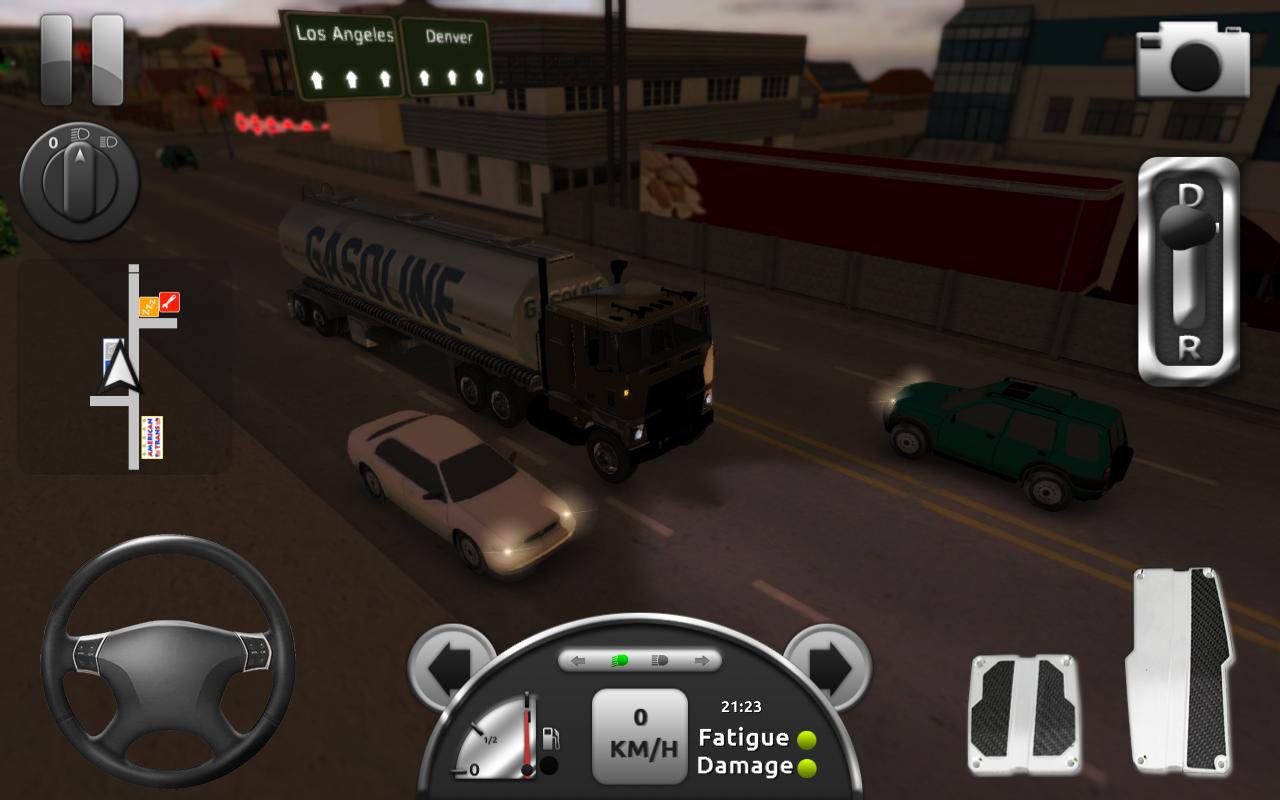Step on the accelerator pedal
The height and width of the screenshot is (800, 1280).
1178,670
